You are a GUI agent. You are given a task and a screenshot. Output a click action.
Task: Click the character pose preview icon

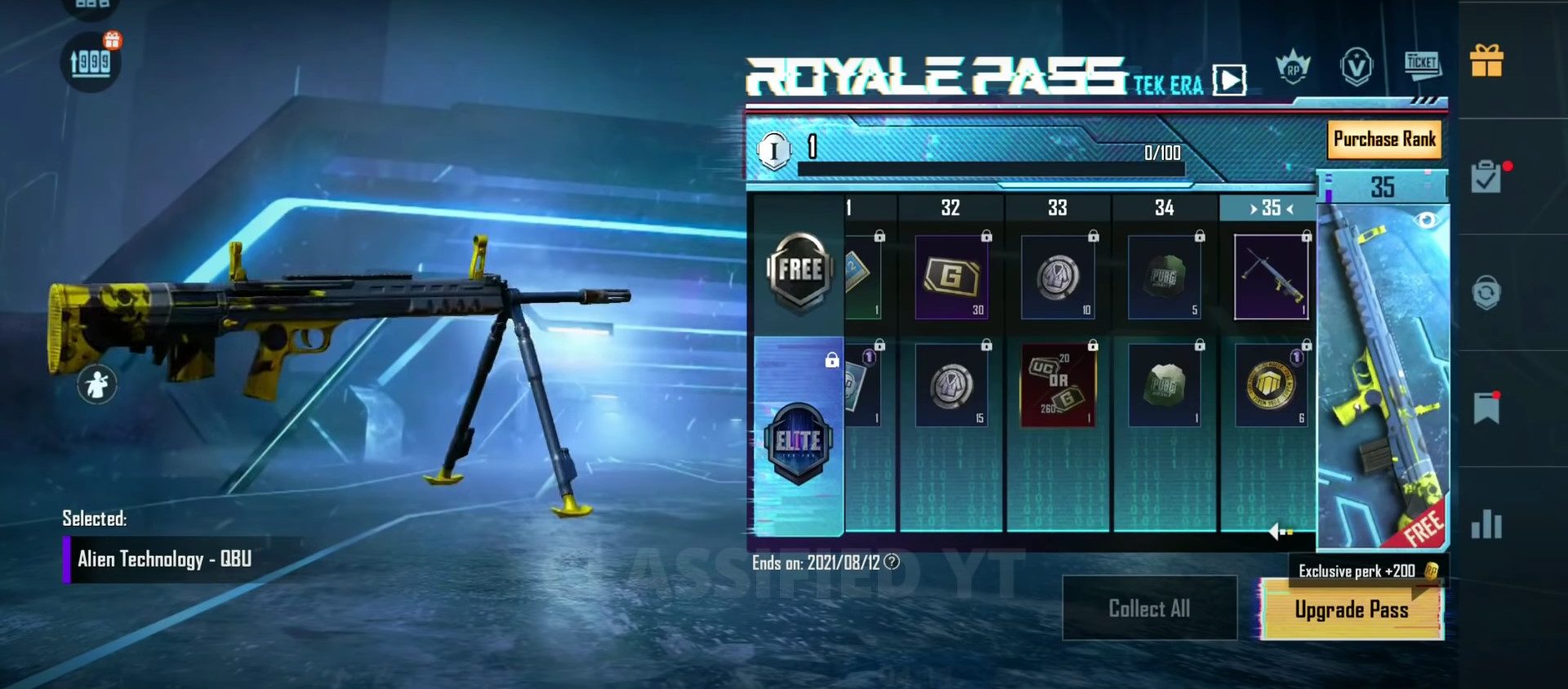[97, 383]
